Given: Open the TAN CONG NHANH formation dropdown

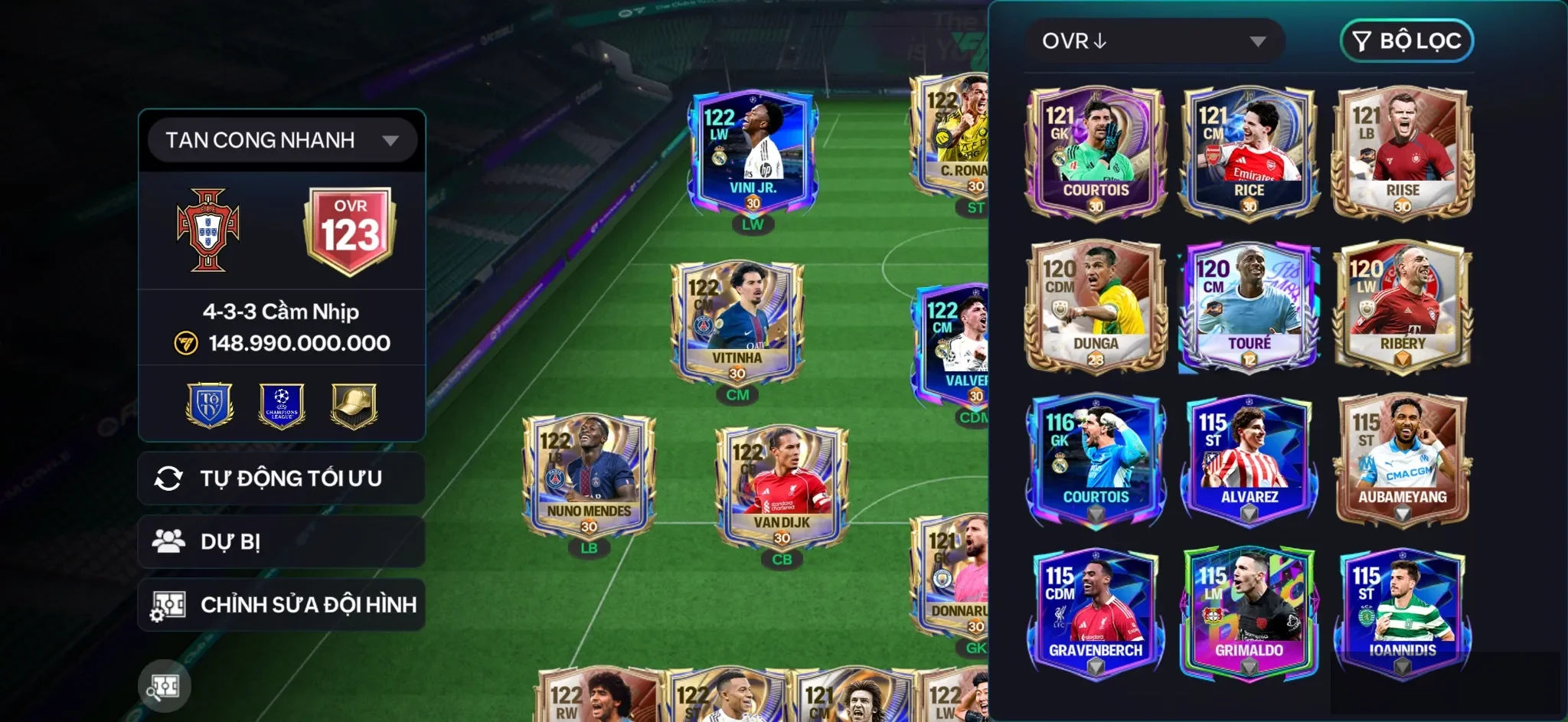Looking at the screenshot, I should click(282, 139).
